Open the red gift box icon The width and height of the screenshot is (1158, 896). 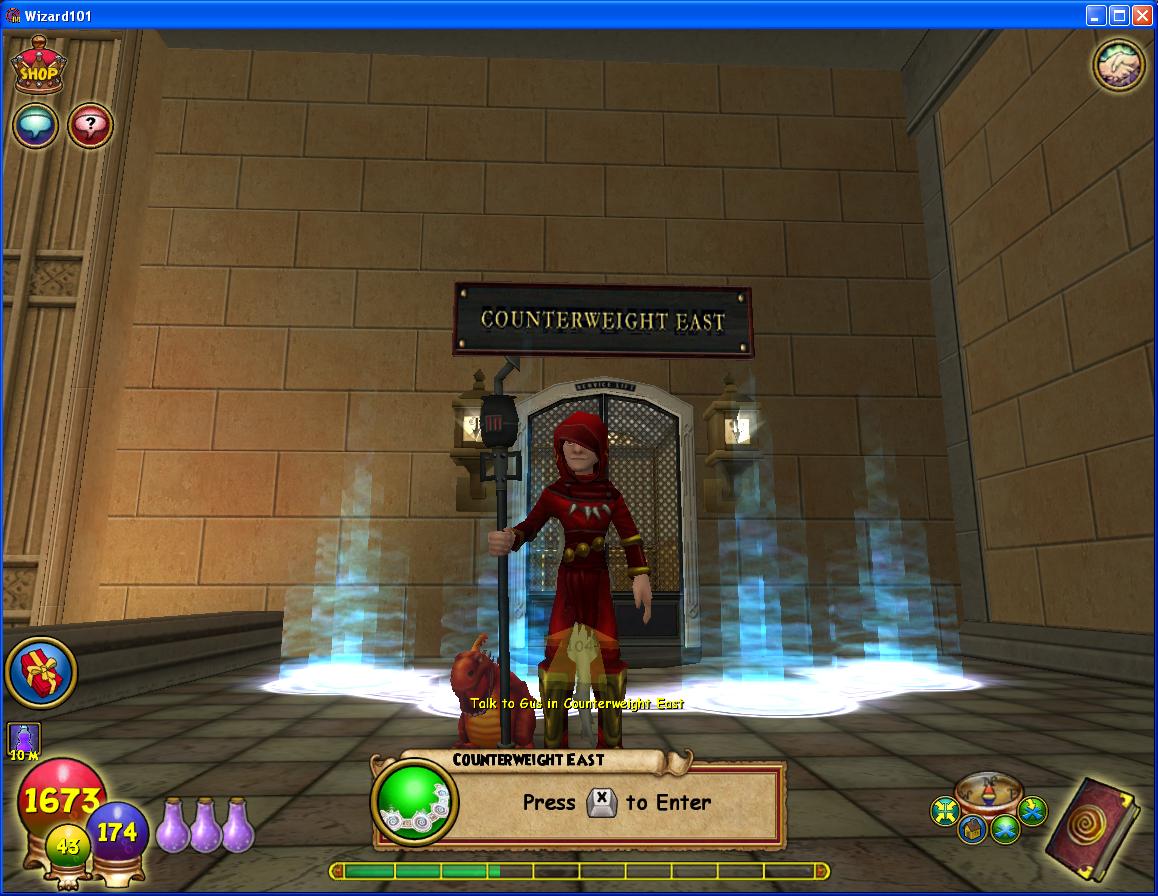[x=41, y=672]
